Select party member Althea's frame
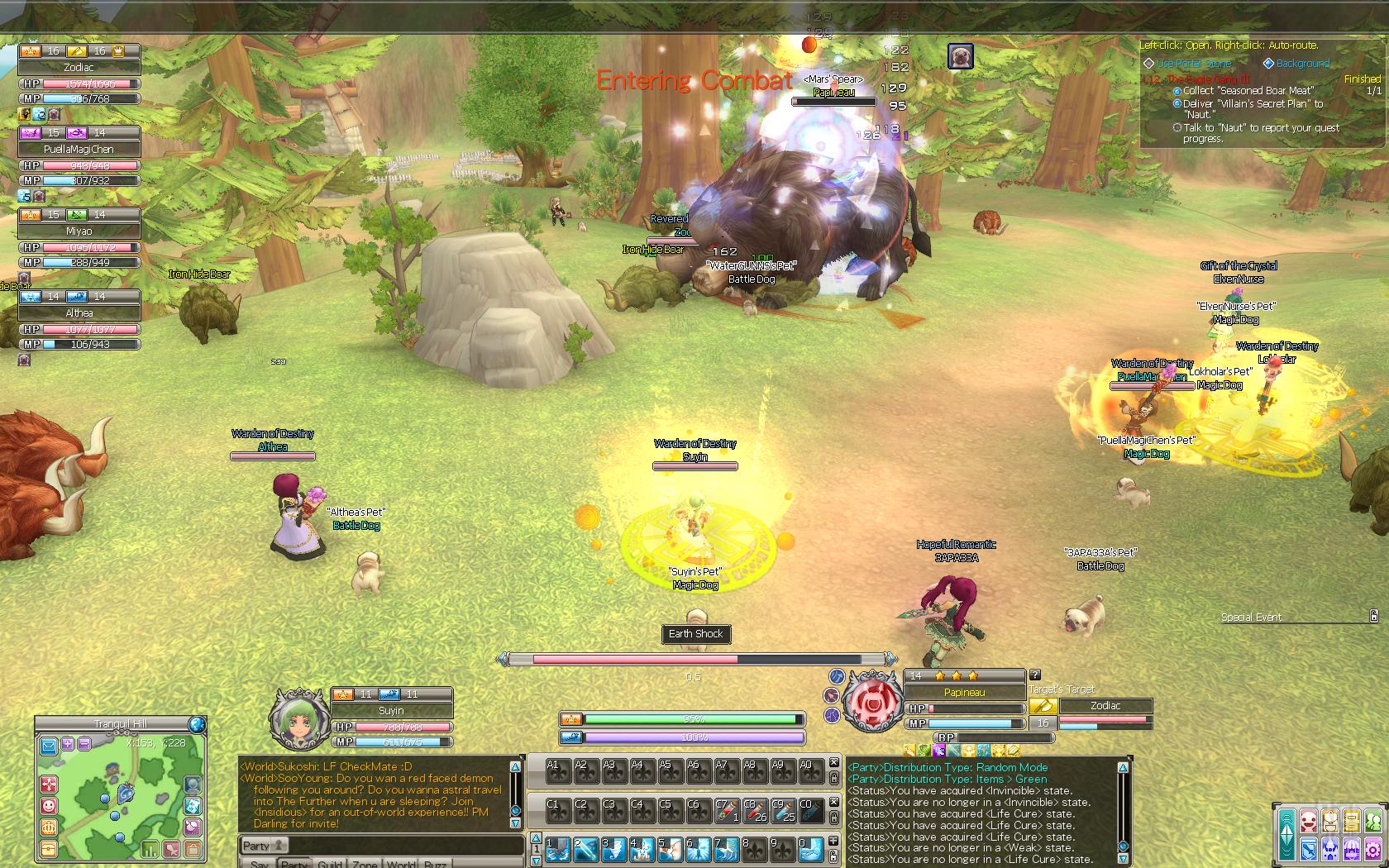The width and height of the screenshot is (1389, 868). pyautogui.click(x=79, y=312)
